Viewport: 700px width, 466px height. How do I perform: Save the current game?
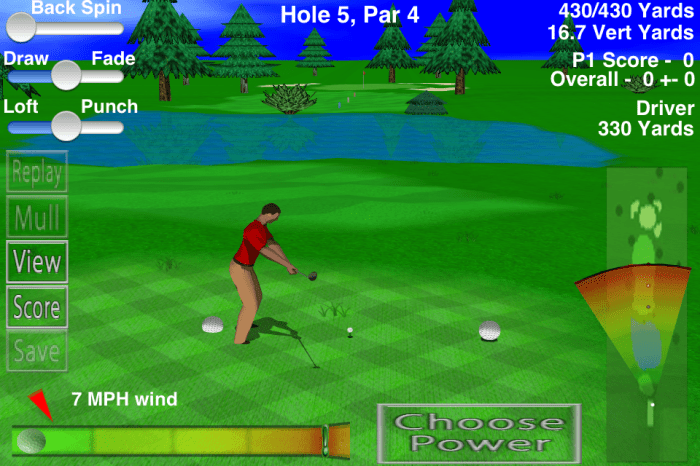(x=37, y=351)
